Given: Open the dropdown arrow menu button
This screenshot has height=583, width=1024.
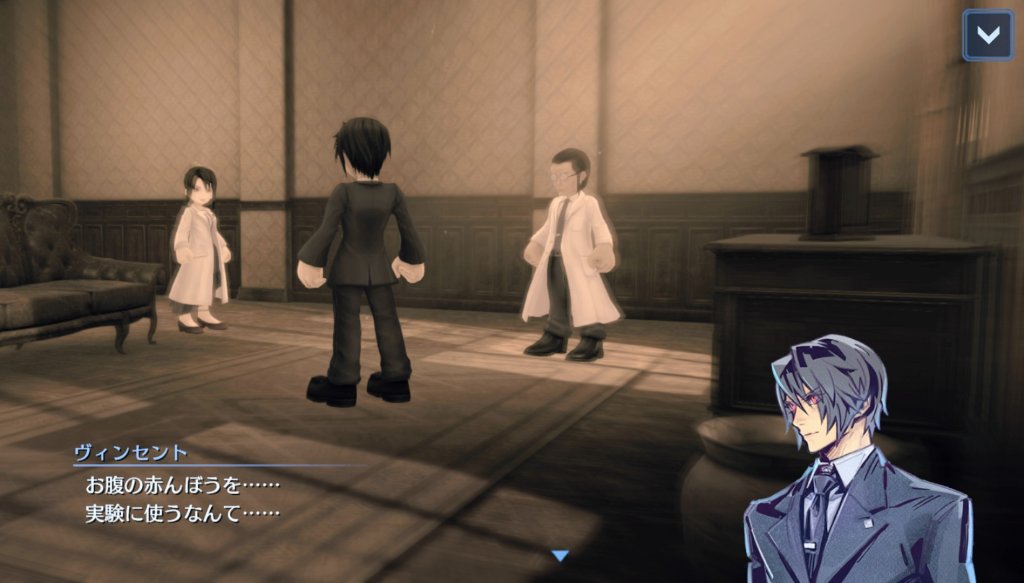Looking at the screenshot, I should tap(987, 35).
